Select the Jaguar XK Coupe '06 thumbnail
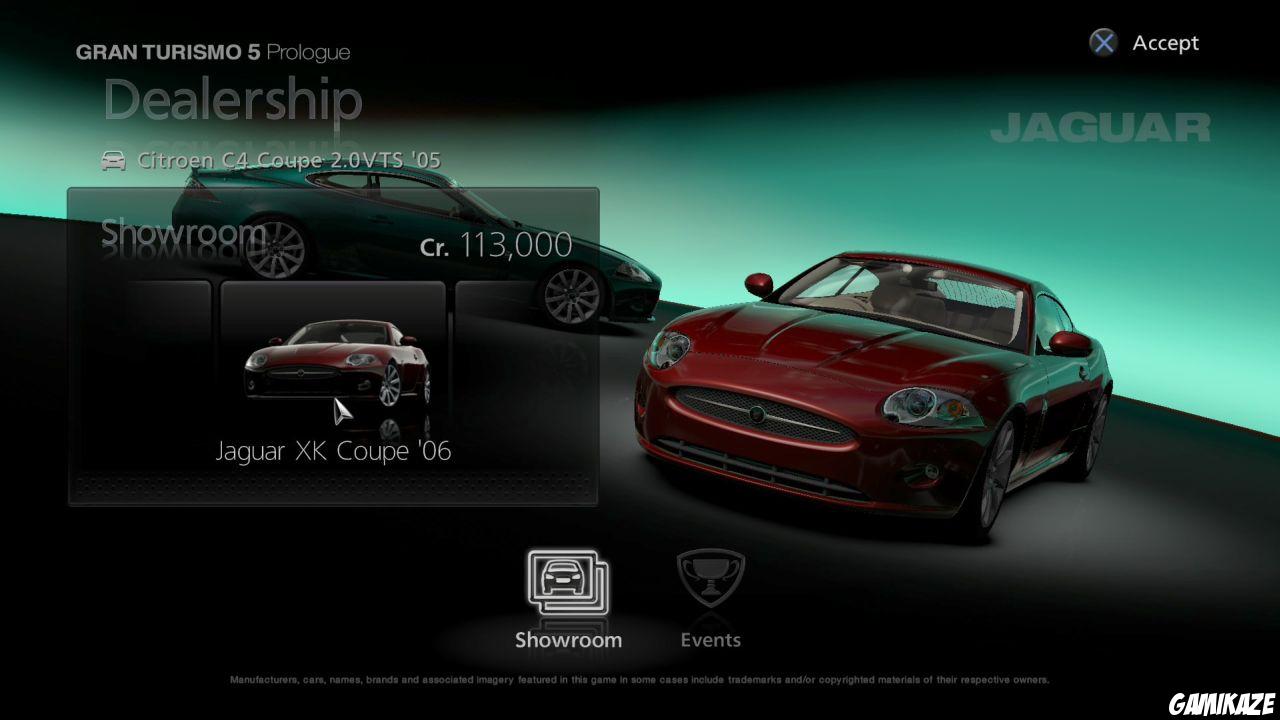 (x=333, y=370)
